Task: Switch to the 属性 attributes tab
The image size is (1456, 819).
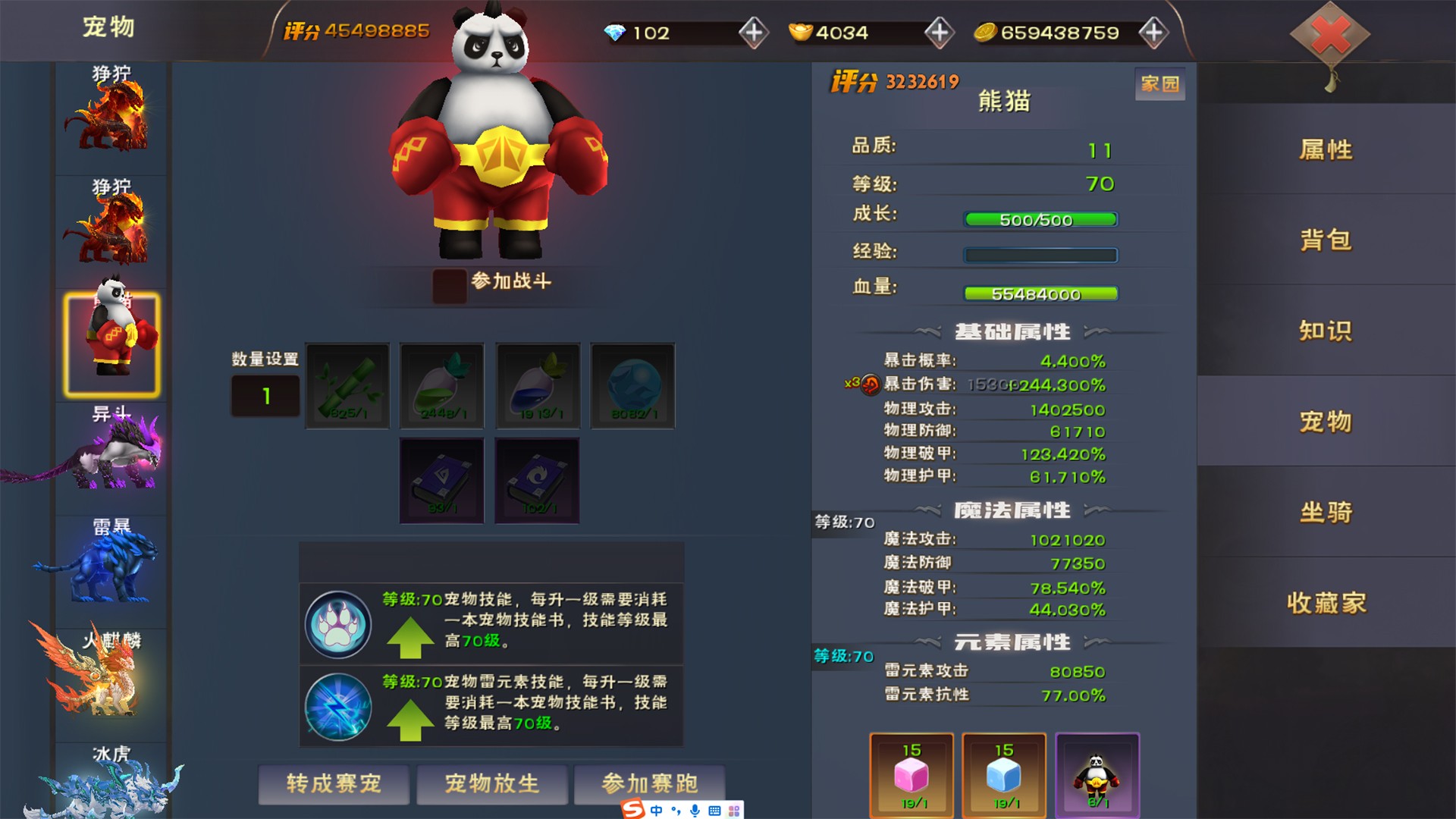Action: click(x=1326, y=149)
